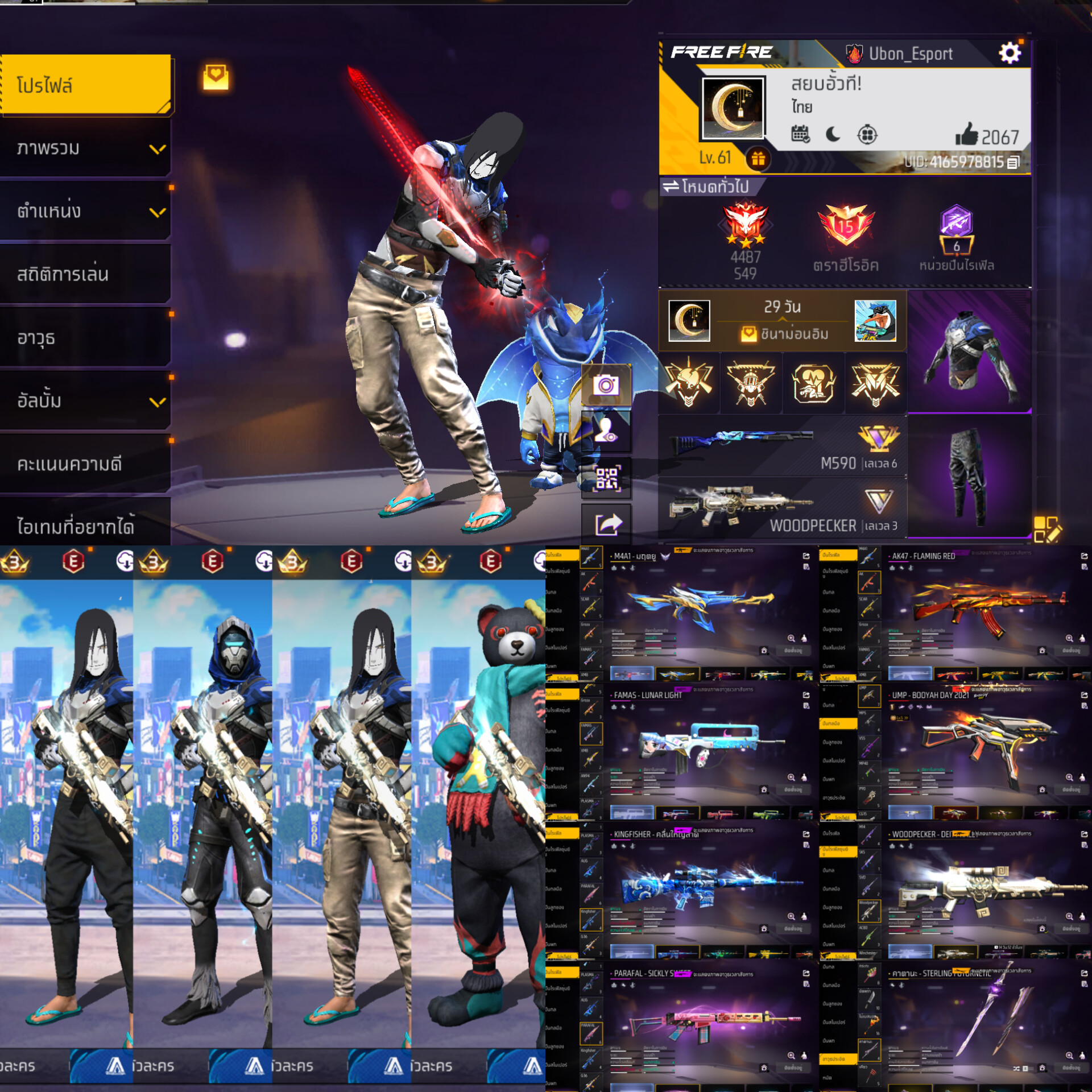The image size is (1092, 1092).
Task: Open the คะแนนความดี honor score section
Action: coord(85,464)
